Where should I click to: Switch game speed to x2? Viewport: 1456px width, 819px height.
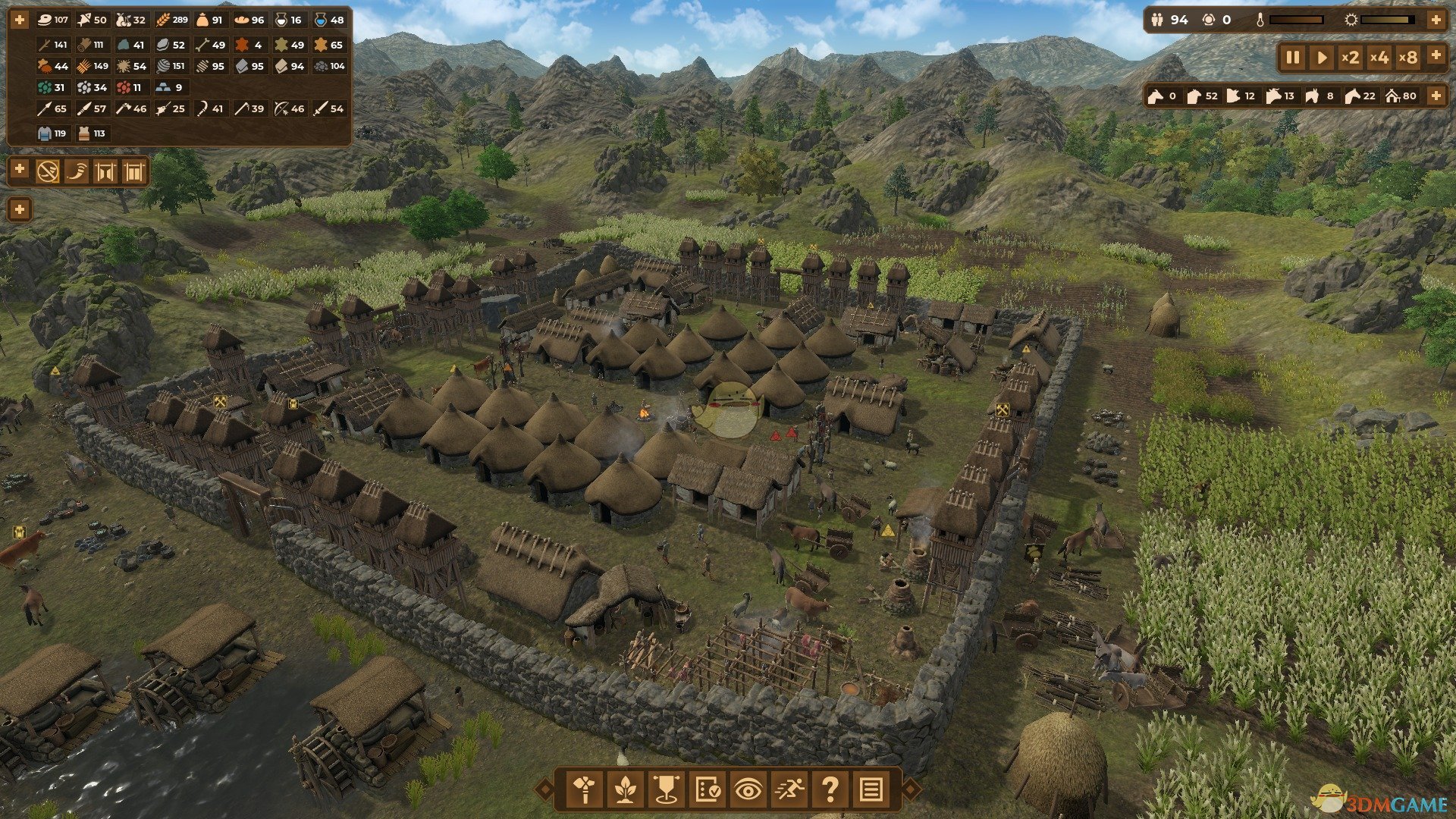pos(1350,58)
